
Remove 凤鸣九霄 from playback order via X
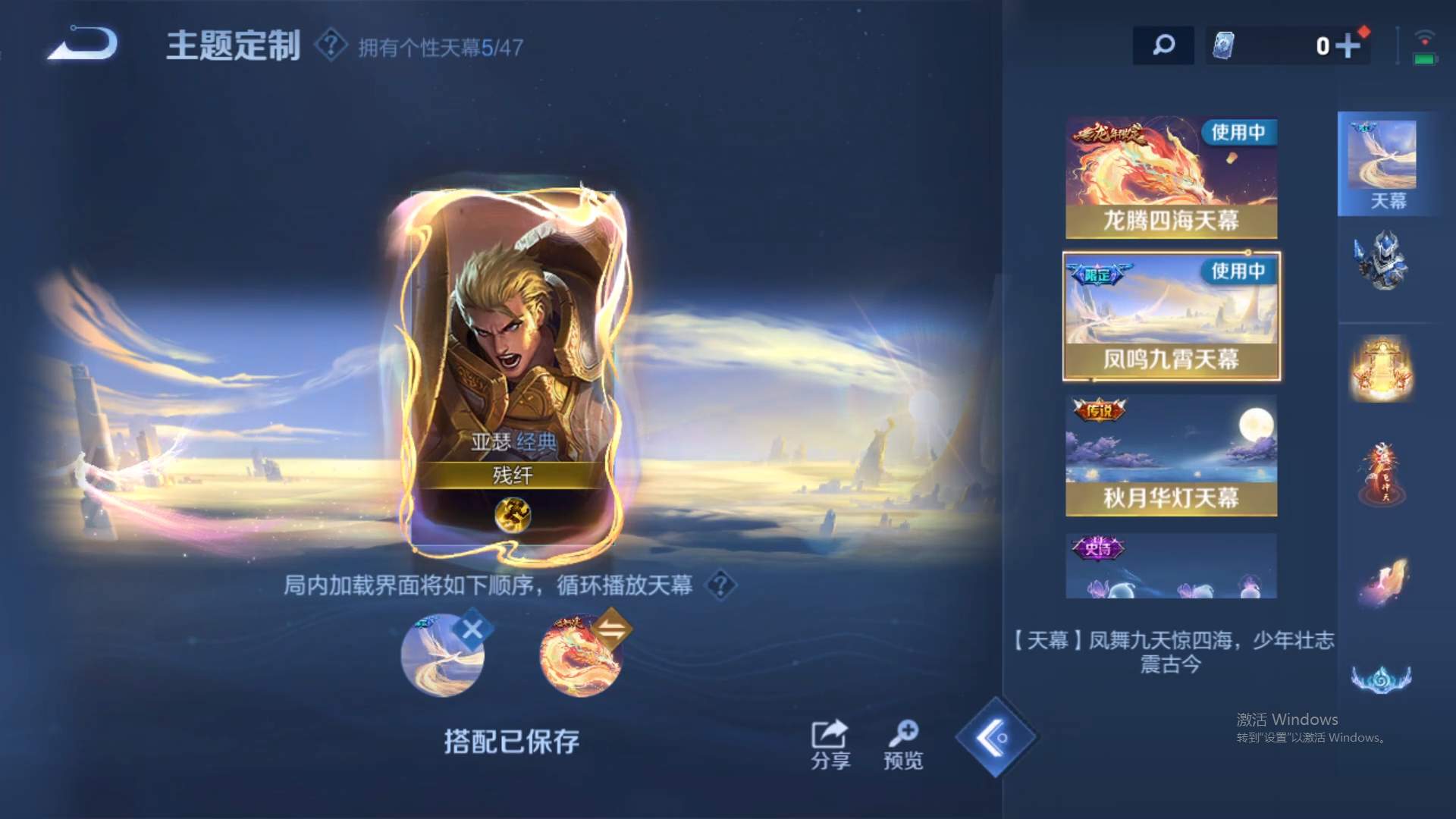(x=472, y=626)
